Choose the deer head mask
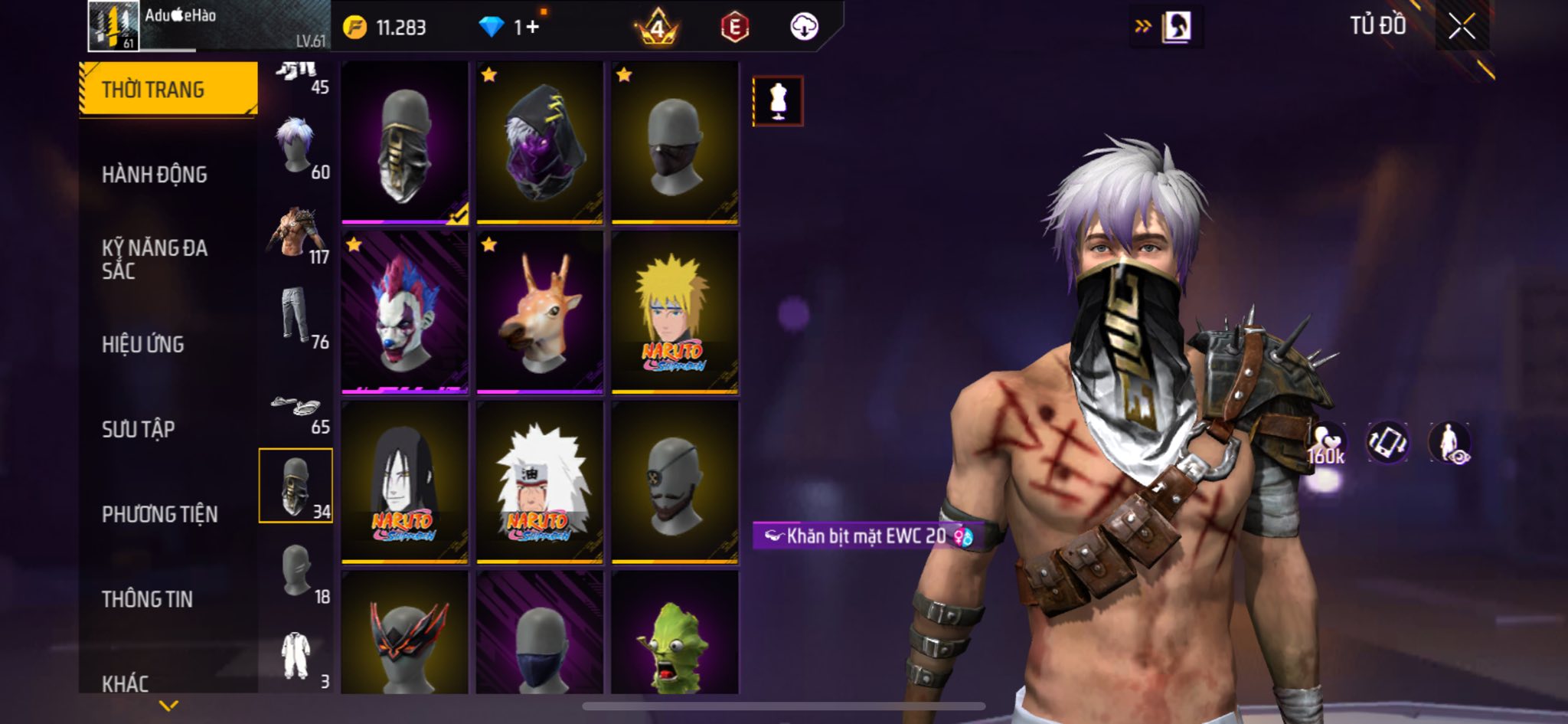 tap(539, 312)
